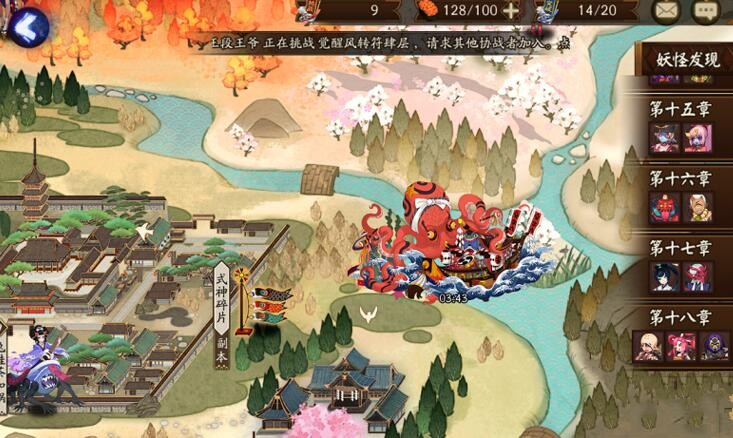Open the mail envelope icon

pyautogui.click(x=666, y=11)
